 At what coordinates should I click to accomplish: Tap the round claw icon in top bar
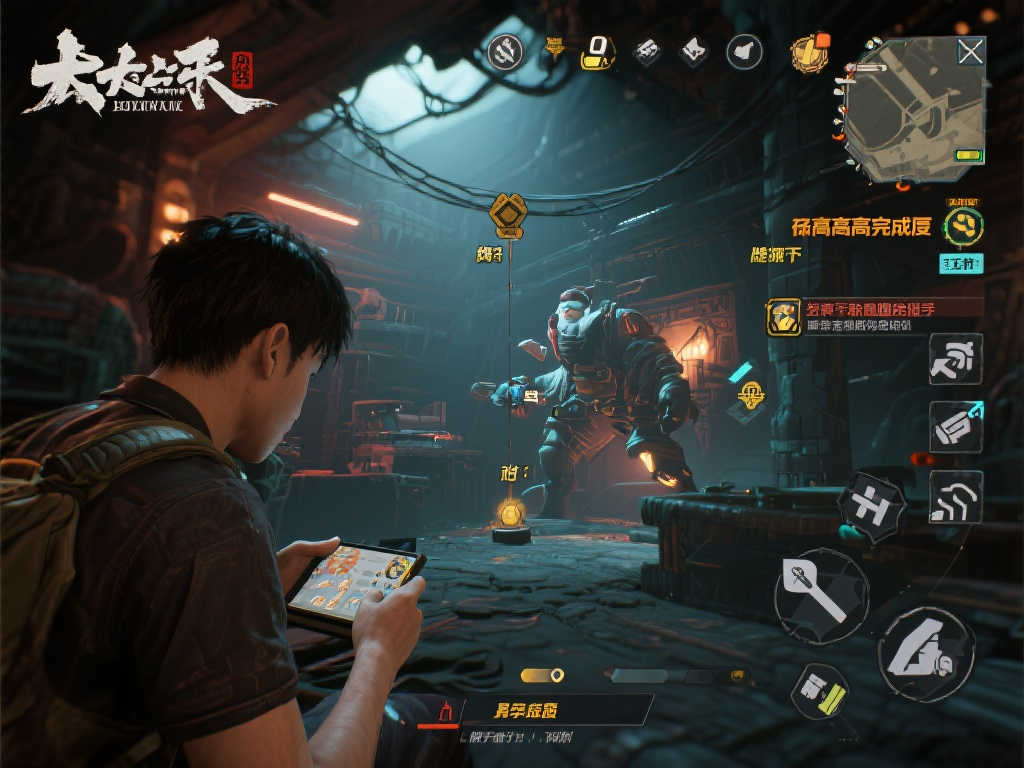pos(503,50)
